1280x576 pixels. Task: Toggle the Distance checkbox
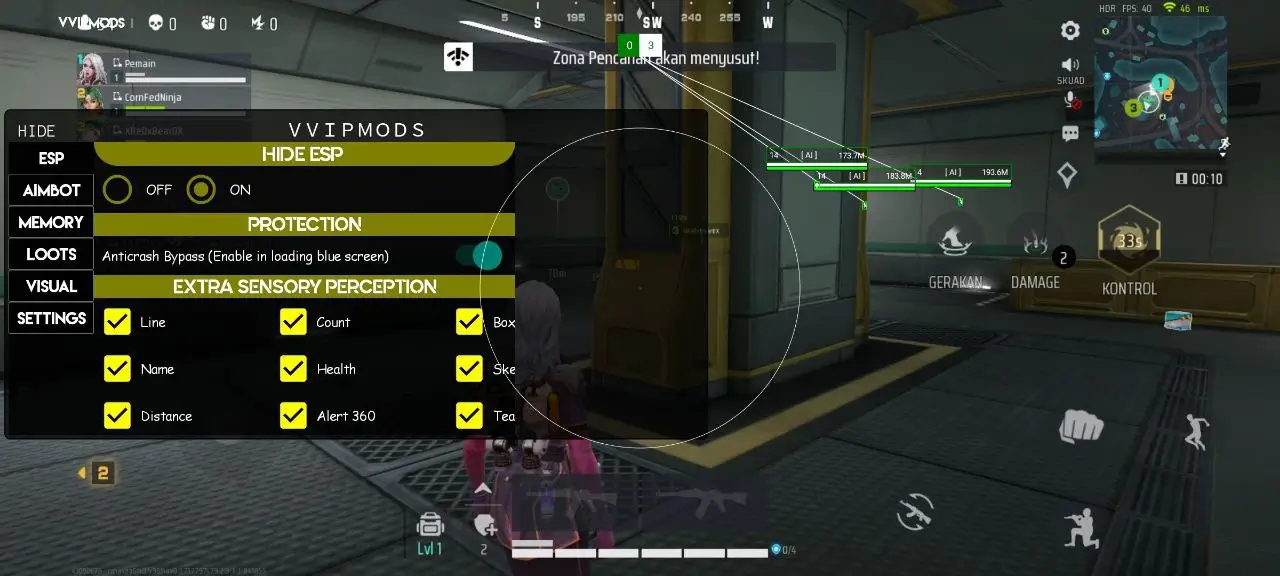click(x=118, y=416)
